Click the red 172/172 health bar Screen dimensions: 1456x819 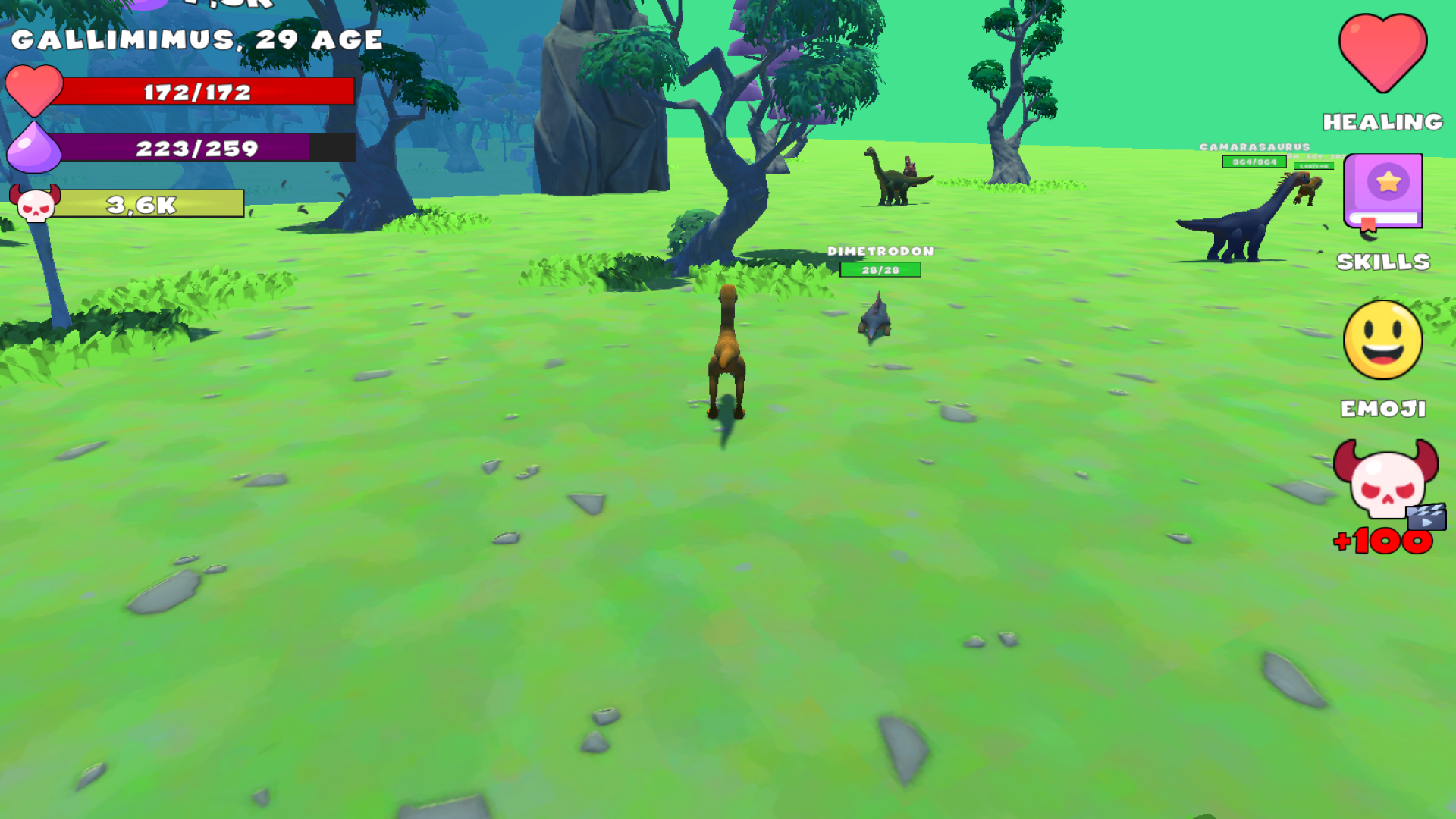click(196, 93)
